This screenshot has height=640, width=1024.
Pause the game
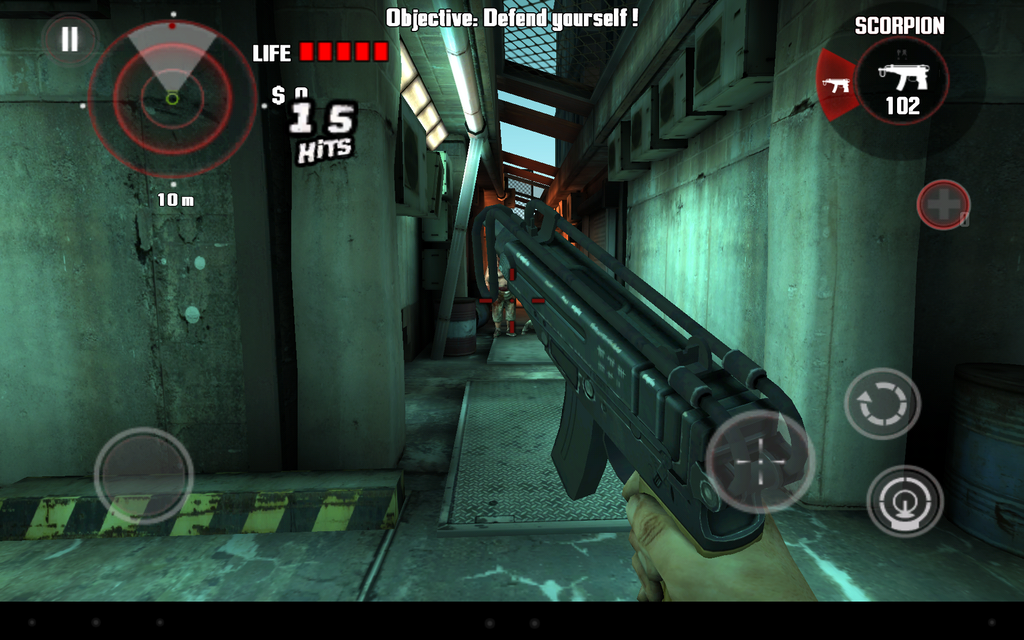pos(69,40)
